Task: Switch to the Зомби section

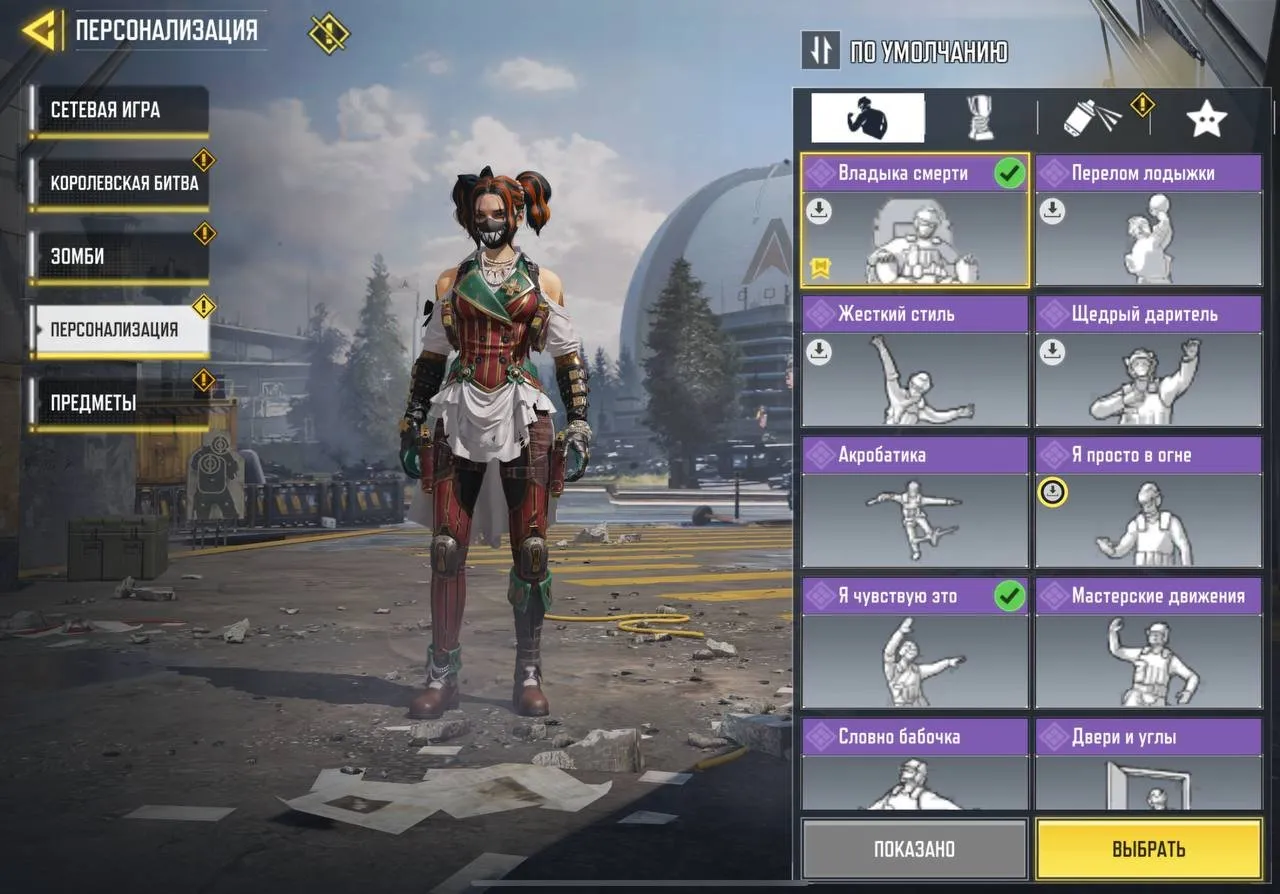Action: [x=122, y=256]
